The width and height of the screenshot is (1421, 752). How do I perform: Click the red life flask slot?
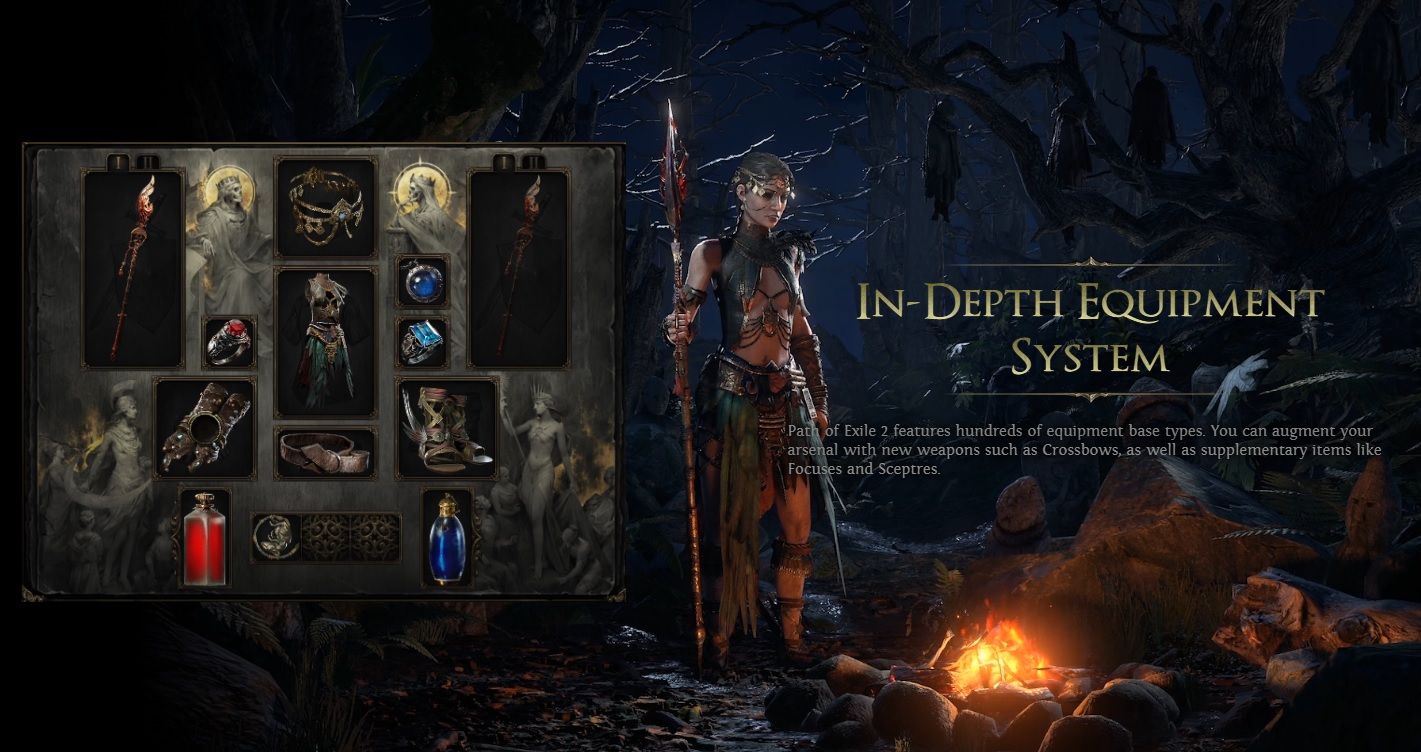coord(205,537)
